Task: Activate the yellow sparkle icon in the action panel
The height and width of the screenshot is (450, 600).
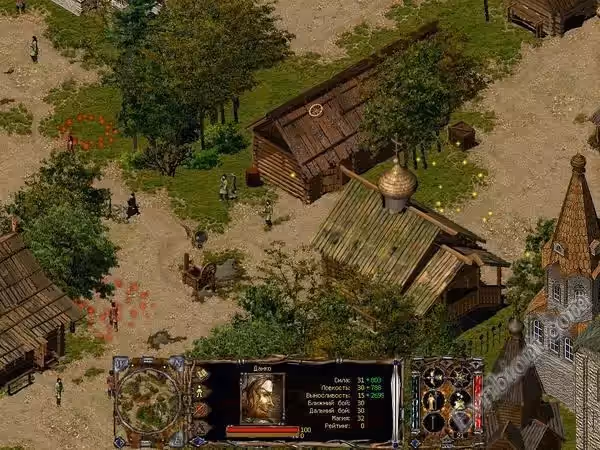Action: pyautogui.click(x=459, y=400)
